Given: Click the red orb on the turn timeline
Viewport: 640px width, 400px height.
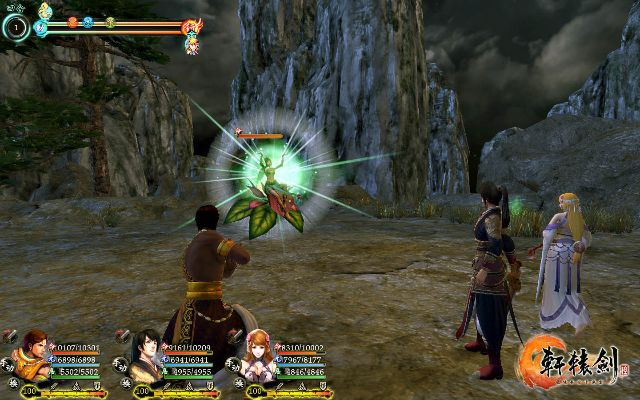Looking at the screenshot, I should click(72, 21).
